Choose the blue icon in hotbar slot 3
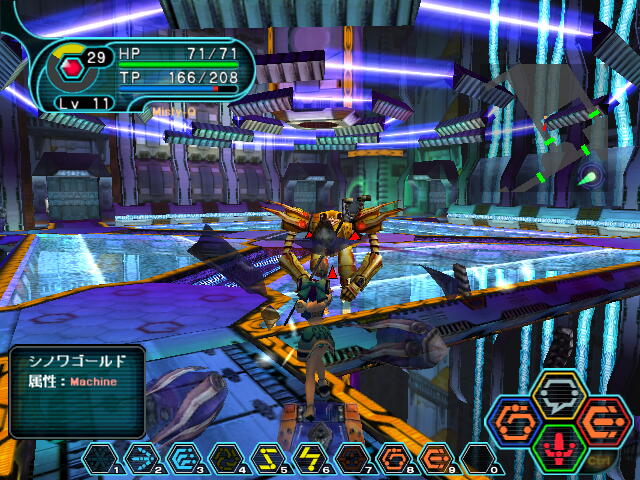Screen dimensions: 640x480 coord(184,459)
